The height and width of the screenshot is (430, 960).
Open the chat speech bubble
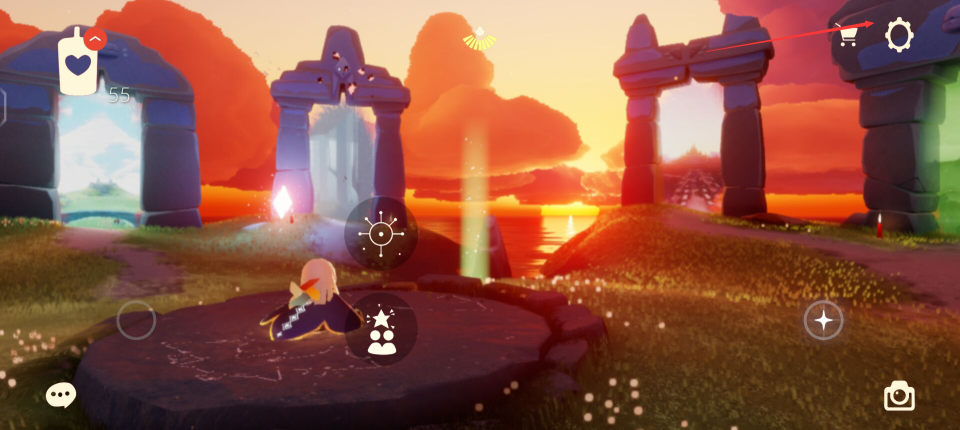[60, 395]
